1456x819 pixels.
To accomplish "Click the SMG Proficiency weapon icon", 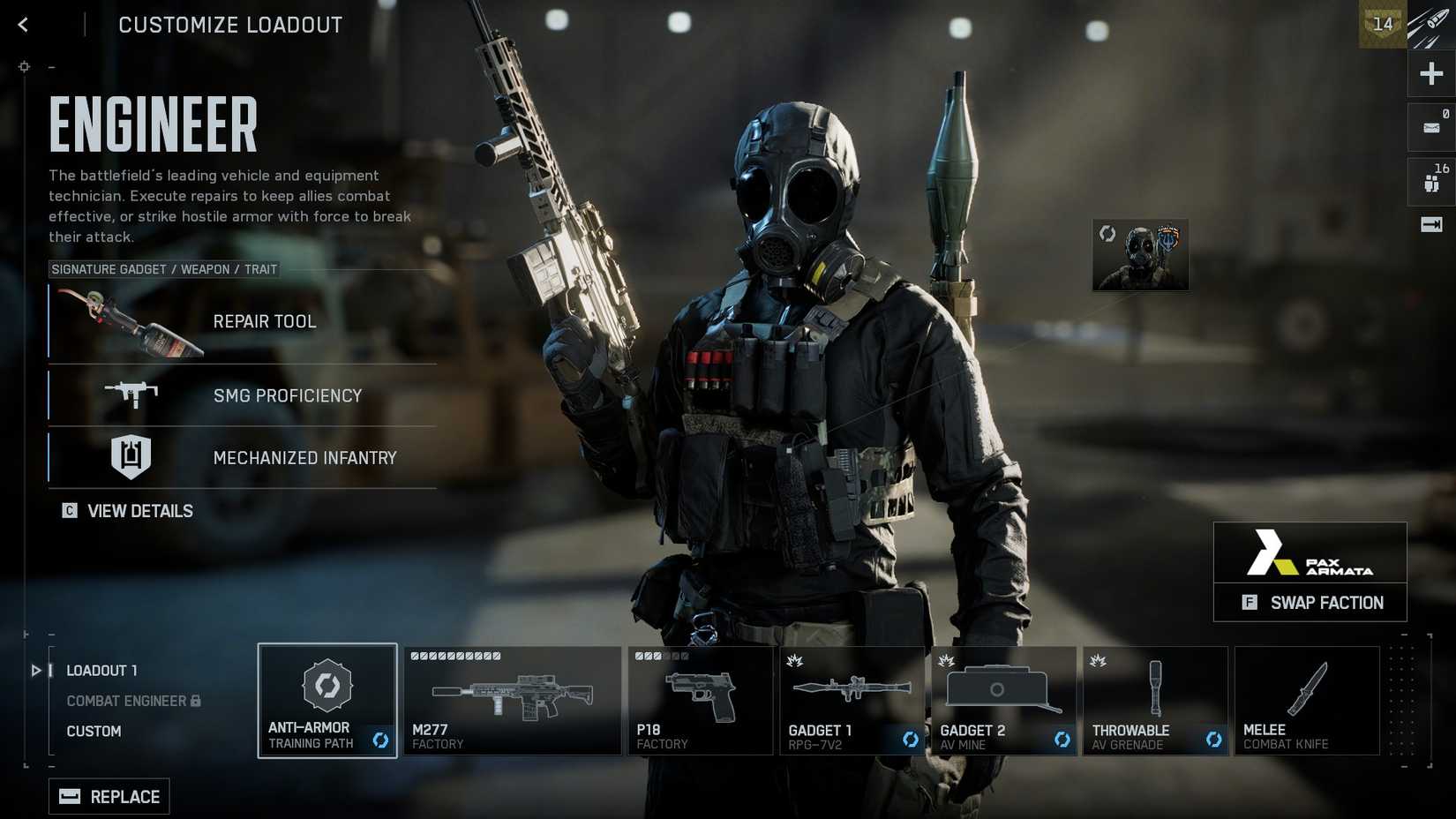I will pos(132,395).
